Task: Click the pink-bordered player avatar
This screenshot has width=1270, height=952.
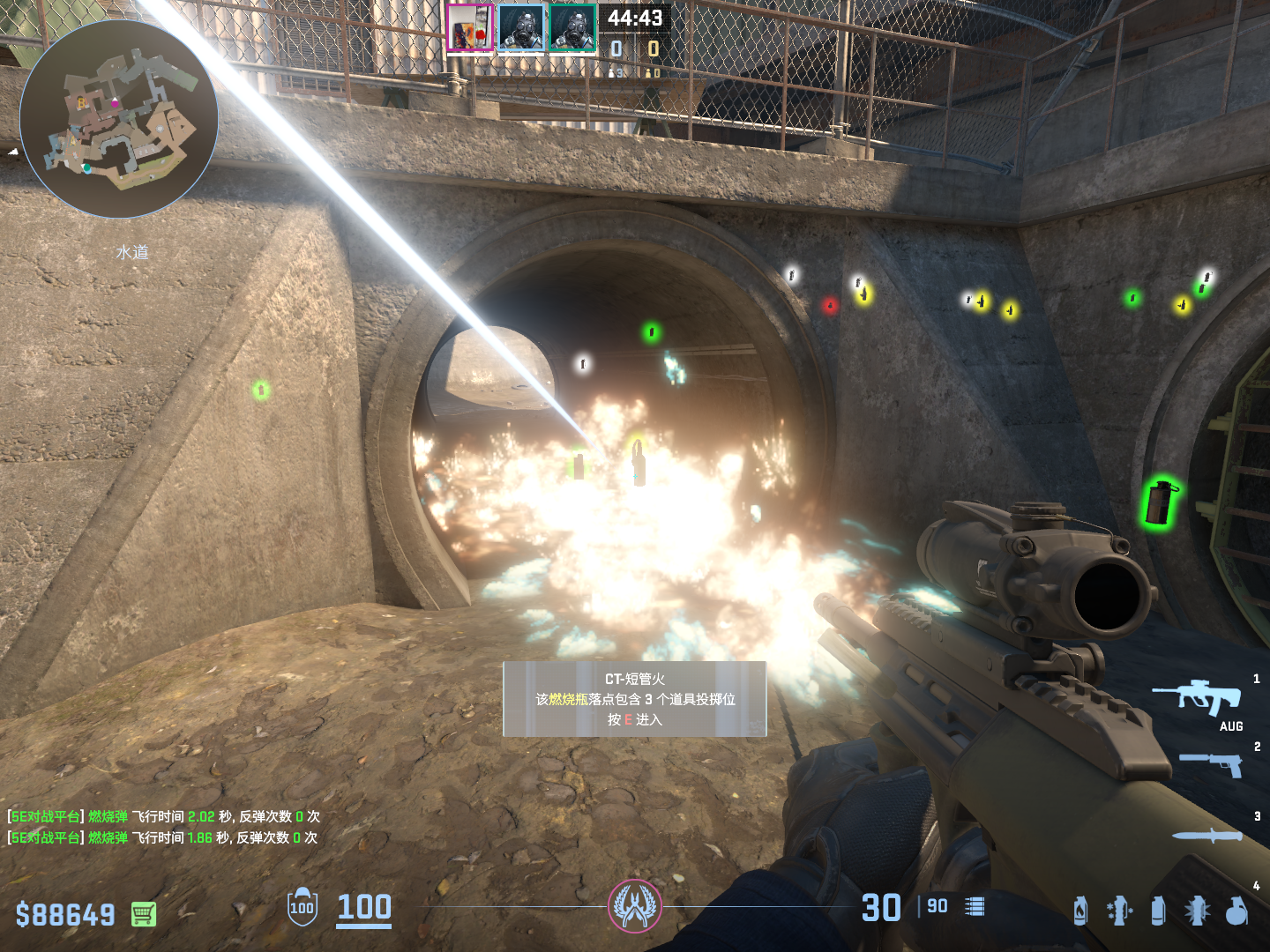Action: coord(470,27)
